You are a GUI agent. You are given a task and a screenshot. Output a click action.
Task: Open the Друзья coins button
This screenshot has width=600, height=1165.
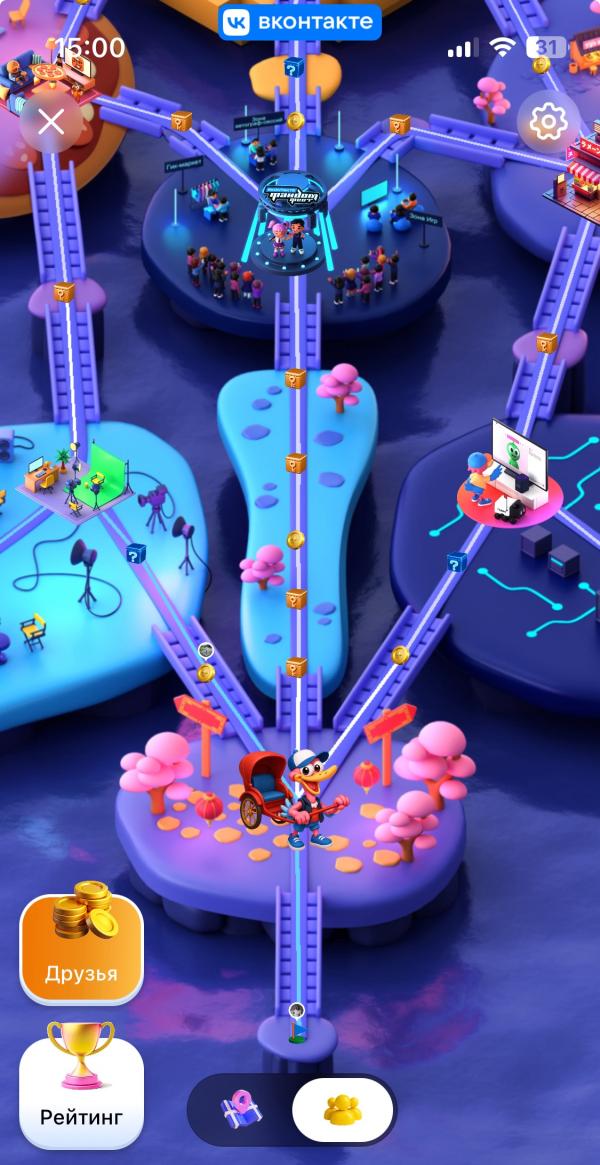[x=82, y=946]
